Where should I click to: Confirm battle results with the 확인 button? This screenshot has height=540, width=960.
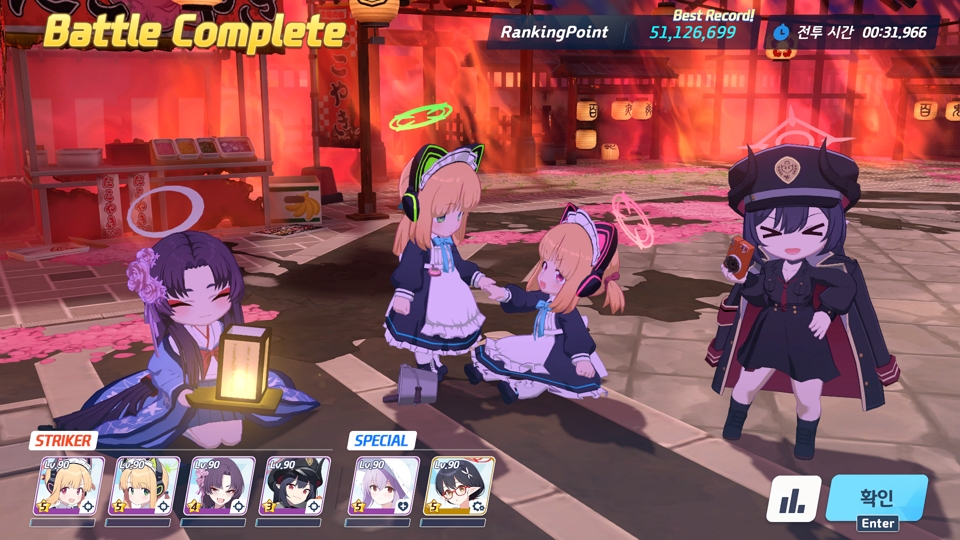pos(877,497)
